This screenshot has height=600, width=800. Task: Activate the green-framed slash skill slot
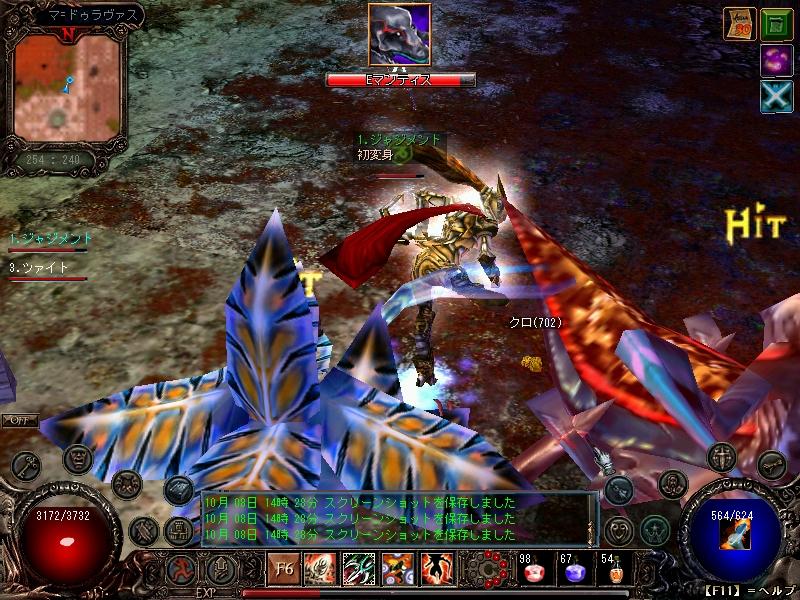[x=359, y=570]
